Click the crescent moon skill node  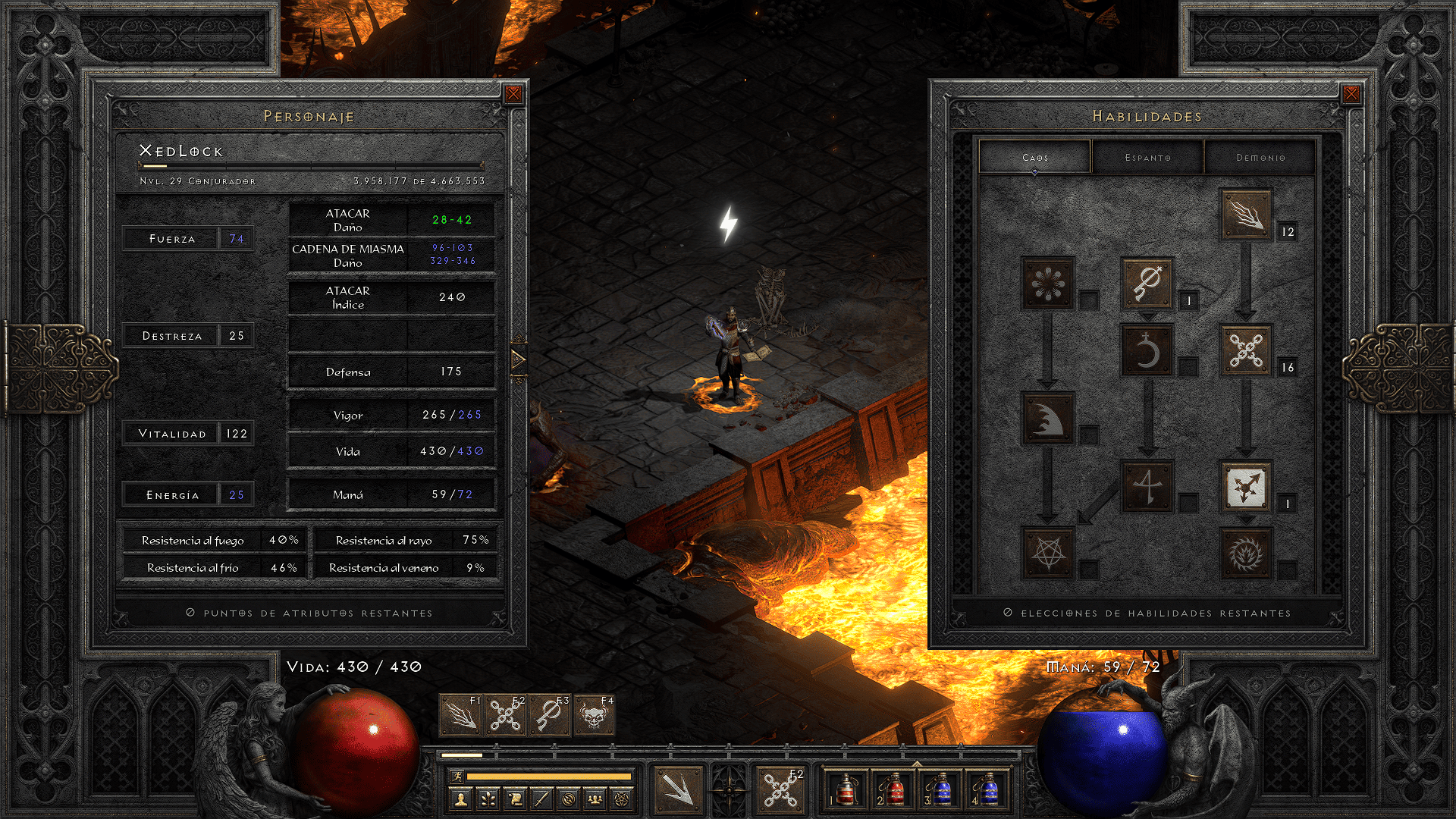click(x=1147, y=351)
